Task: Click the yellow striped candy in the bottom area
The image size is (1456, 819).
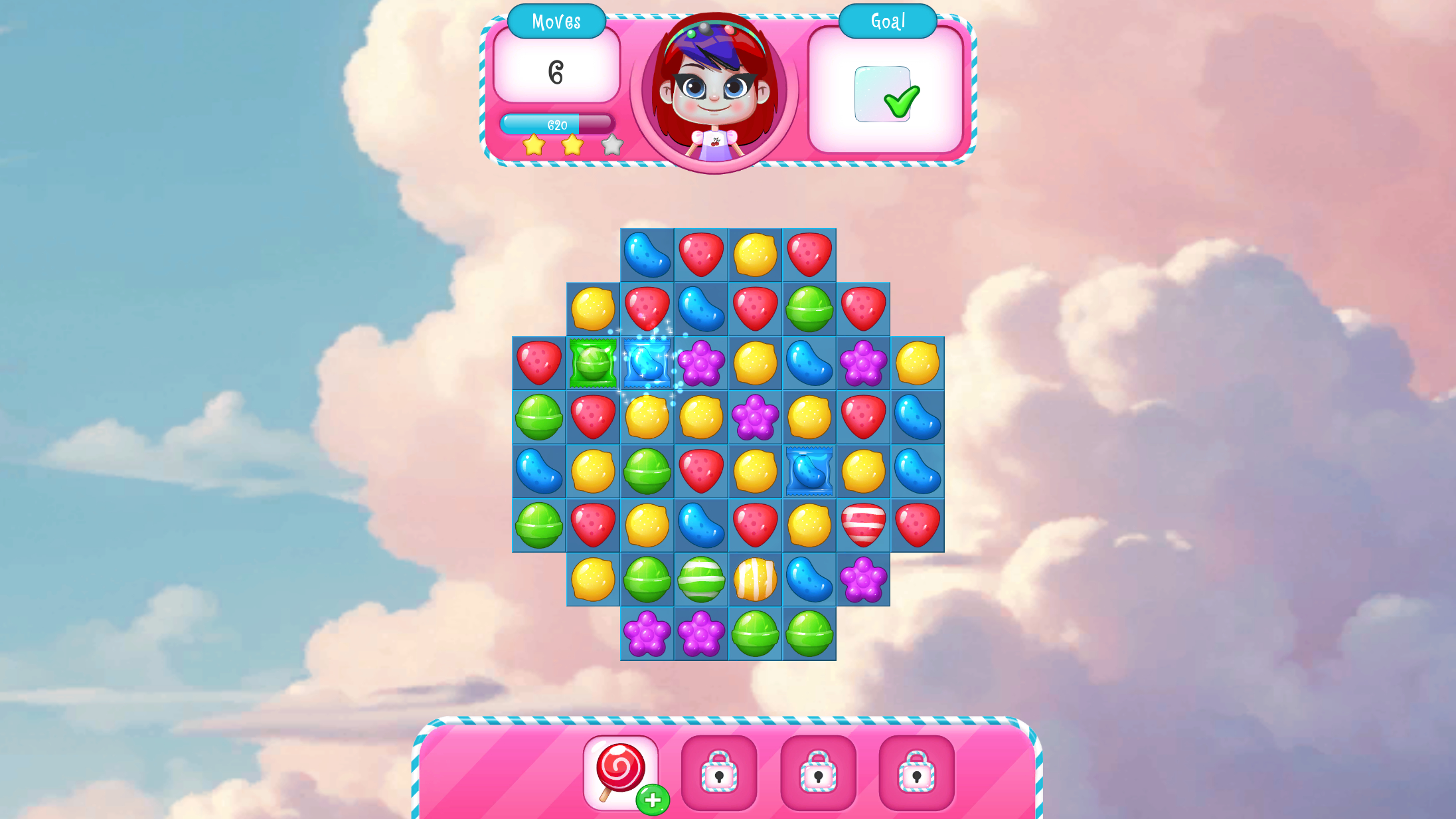Action: click(x=756, y=579)
